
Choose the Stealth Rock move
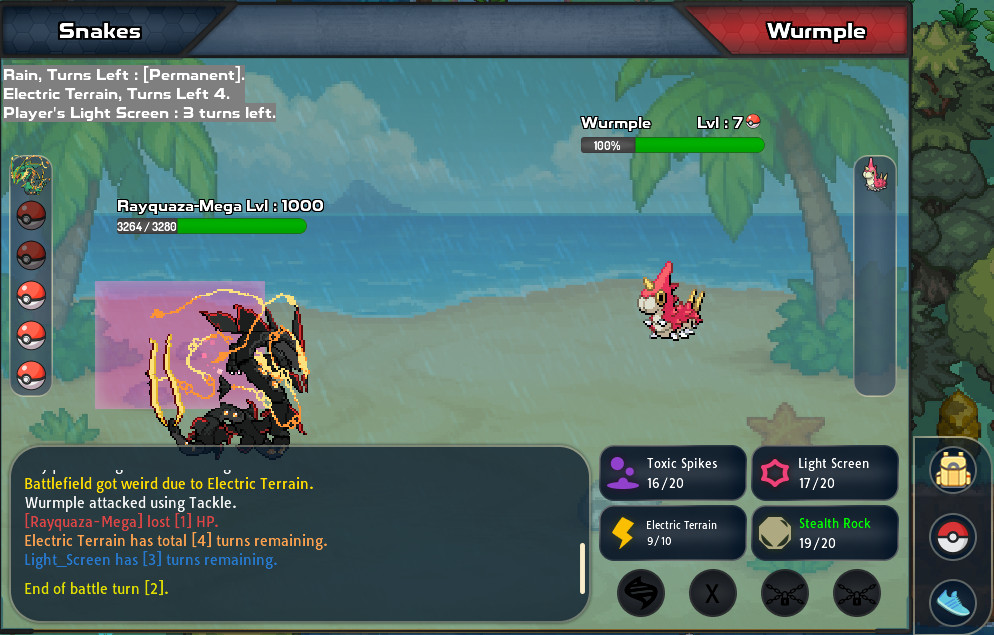click(824, 533)
